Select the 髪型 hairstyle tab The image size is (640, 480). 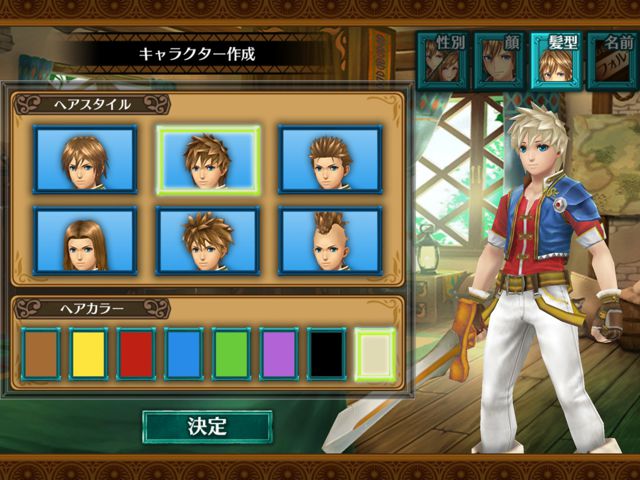[555, 60]
